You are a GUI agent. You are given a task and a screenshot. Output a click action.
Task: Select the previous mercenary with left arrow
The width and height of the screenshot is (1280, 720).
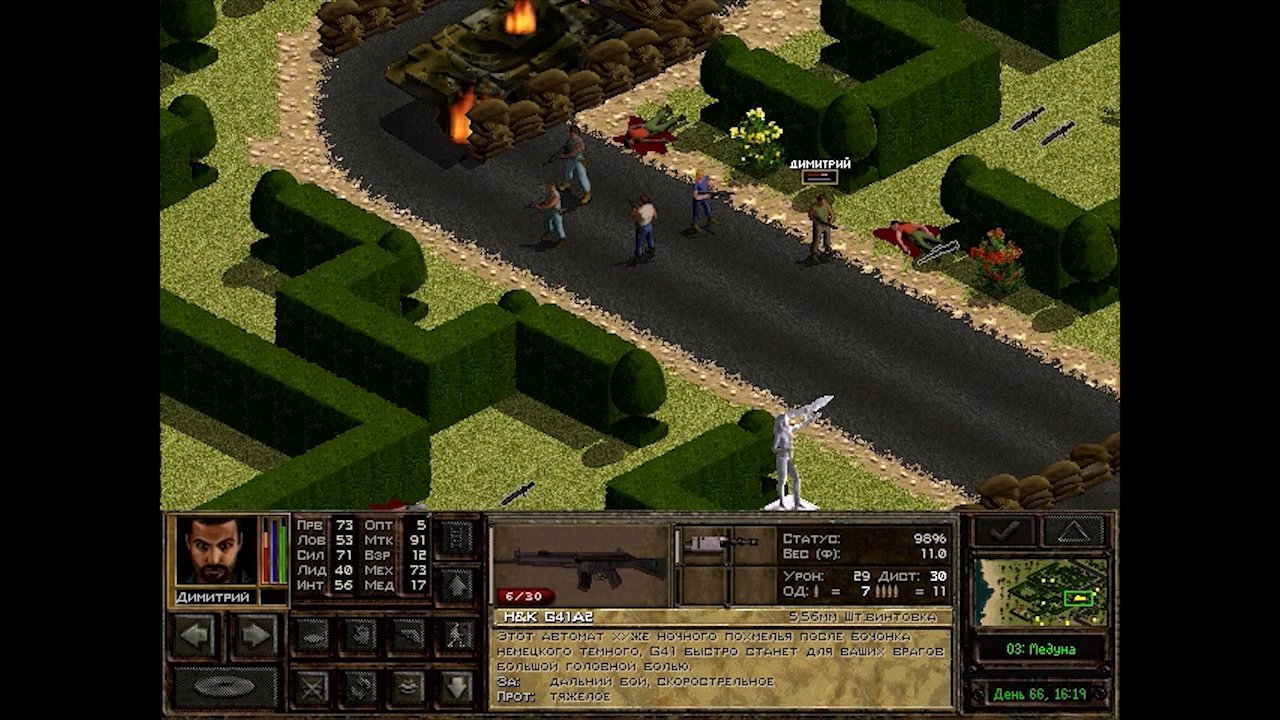tap(195, 636)
